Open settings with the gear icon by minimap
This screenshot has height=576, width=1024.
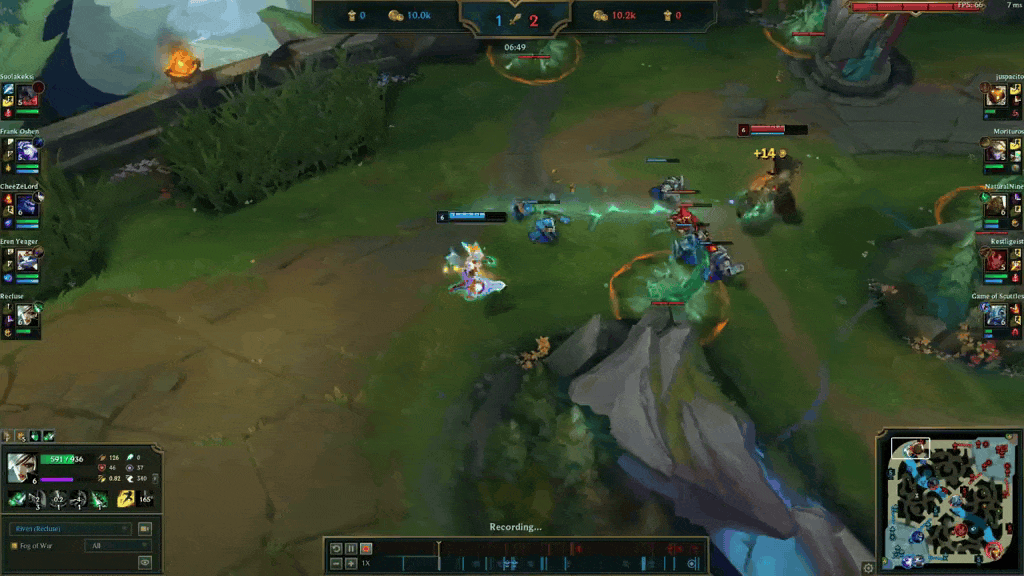click(x=868, y=567)
